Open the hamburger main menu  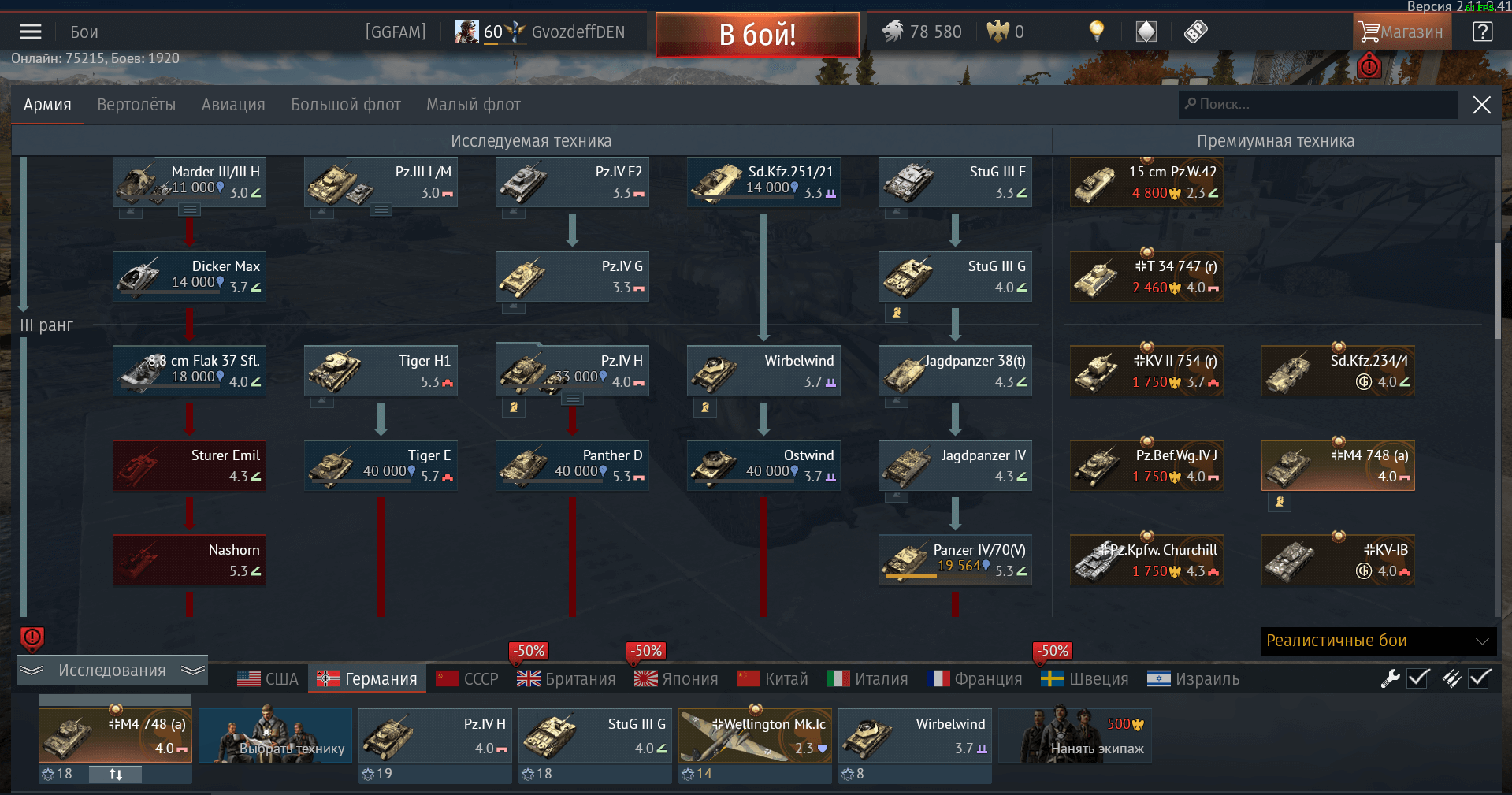[x=31, y=32]
